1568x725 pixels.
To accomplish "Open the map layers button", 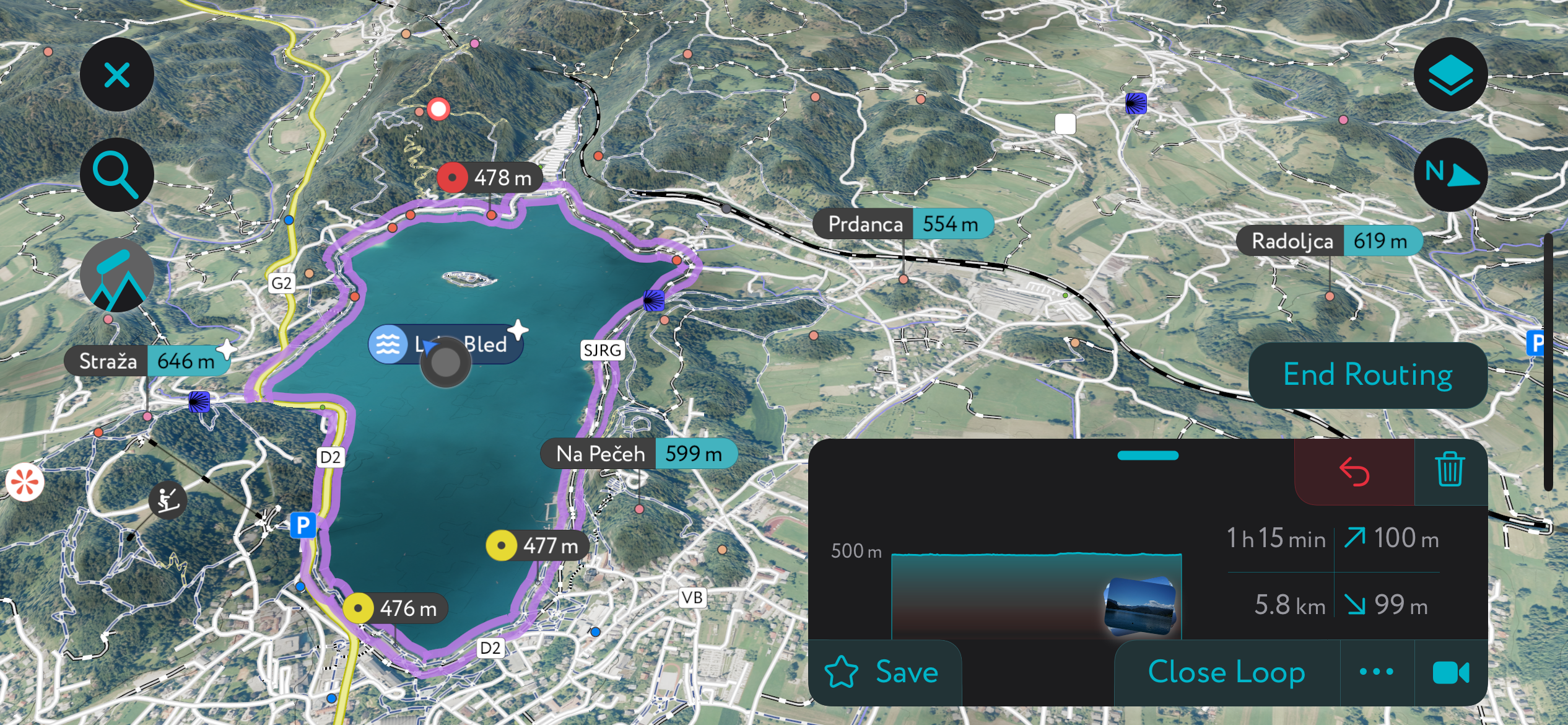I will tap(1450, 75).
